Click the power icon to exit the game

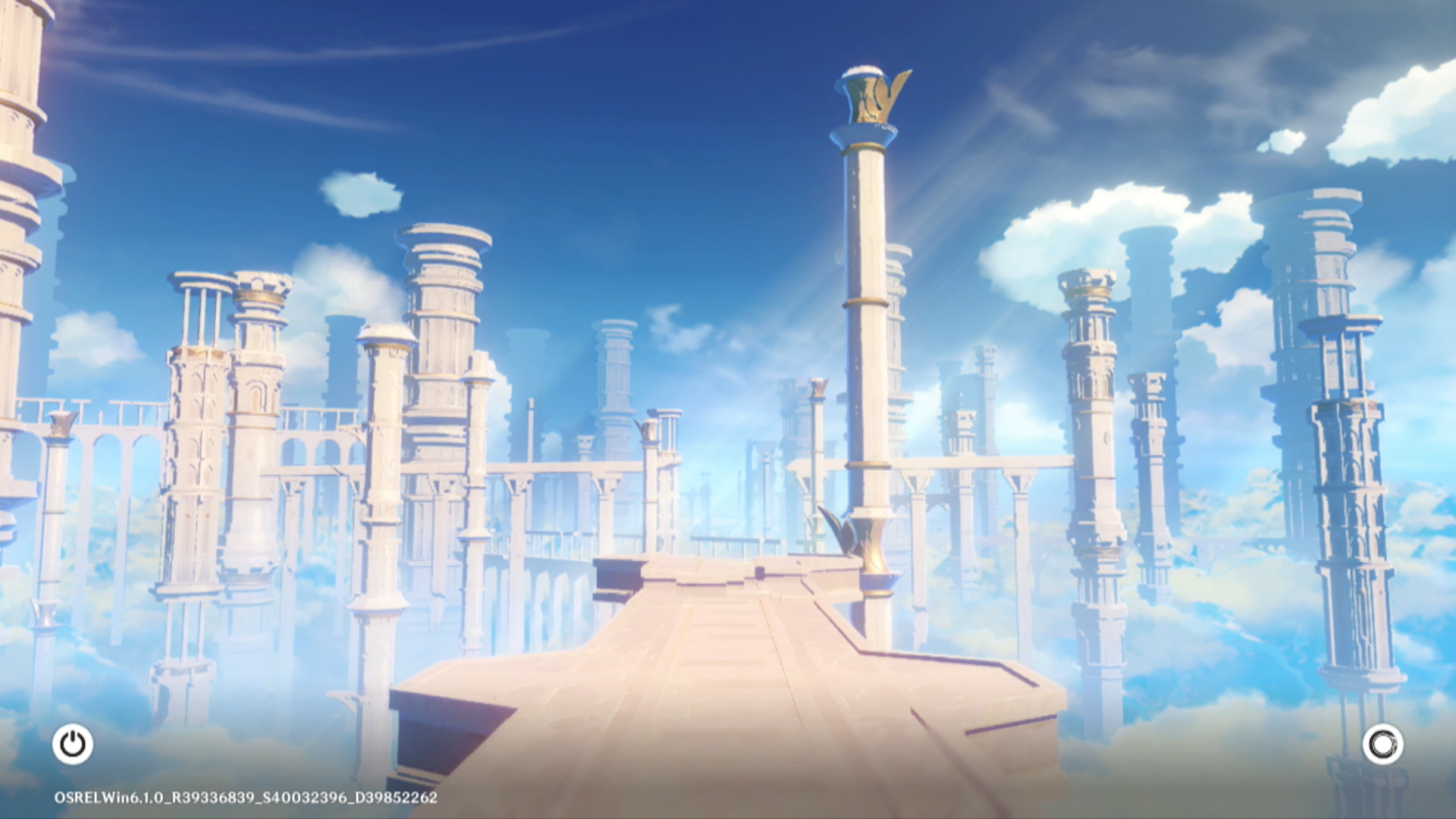pyautogui.click(x=73, y=744)
